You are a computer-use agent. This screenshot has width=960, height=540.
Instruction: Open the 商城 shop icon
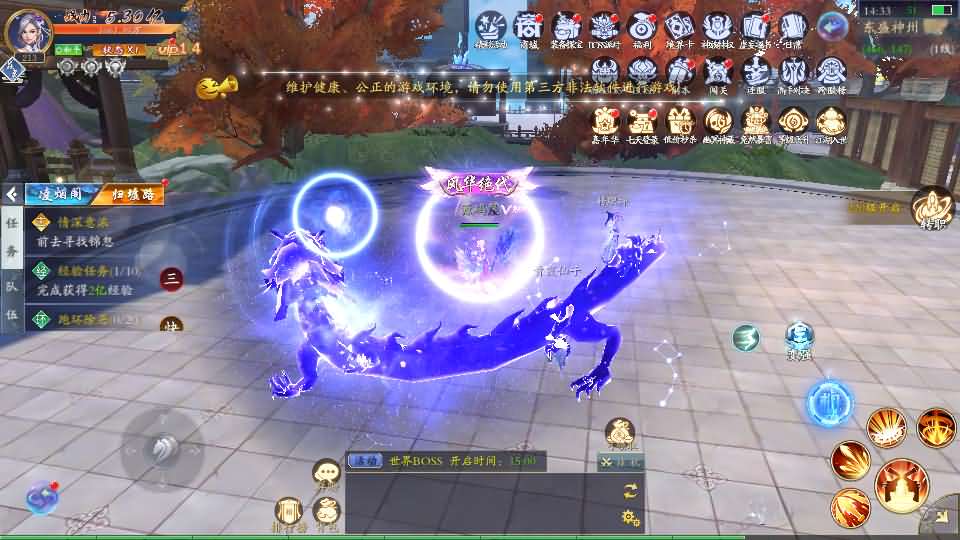pyautogui.click(x=527, y=28)
